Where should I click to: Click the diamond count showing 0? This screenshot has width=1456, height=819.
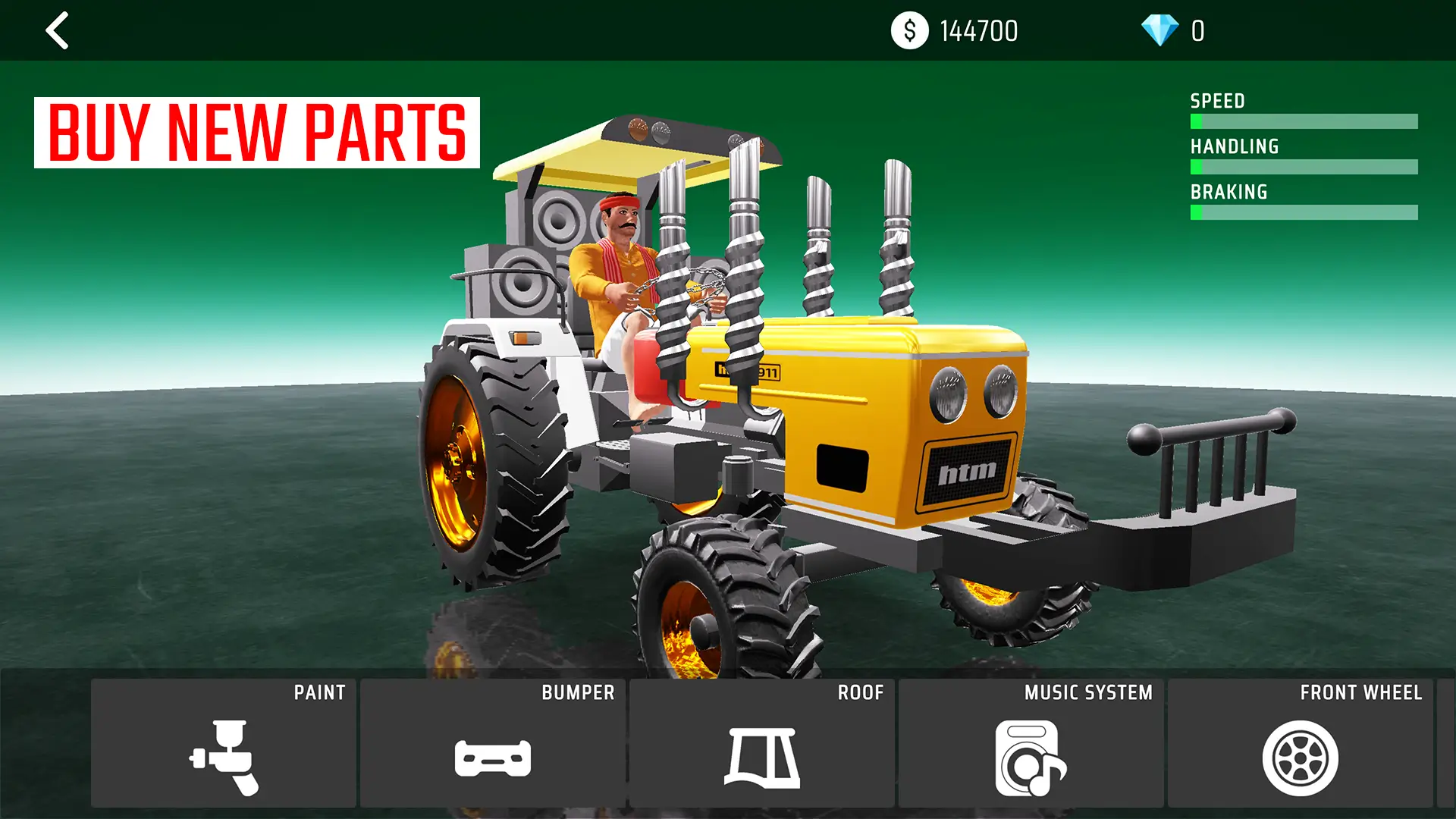[x=1198, y=31]
